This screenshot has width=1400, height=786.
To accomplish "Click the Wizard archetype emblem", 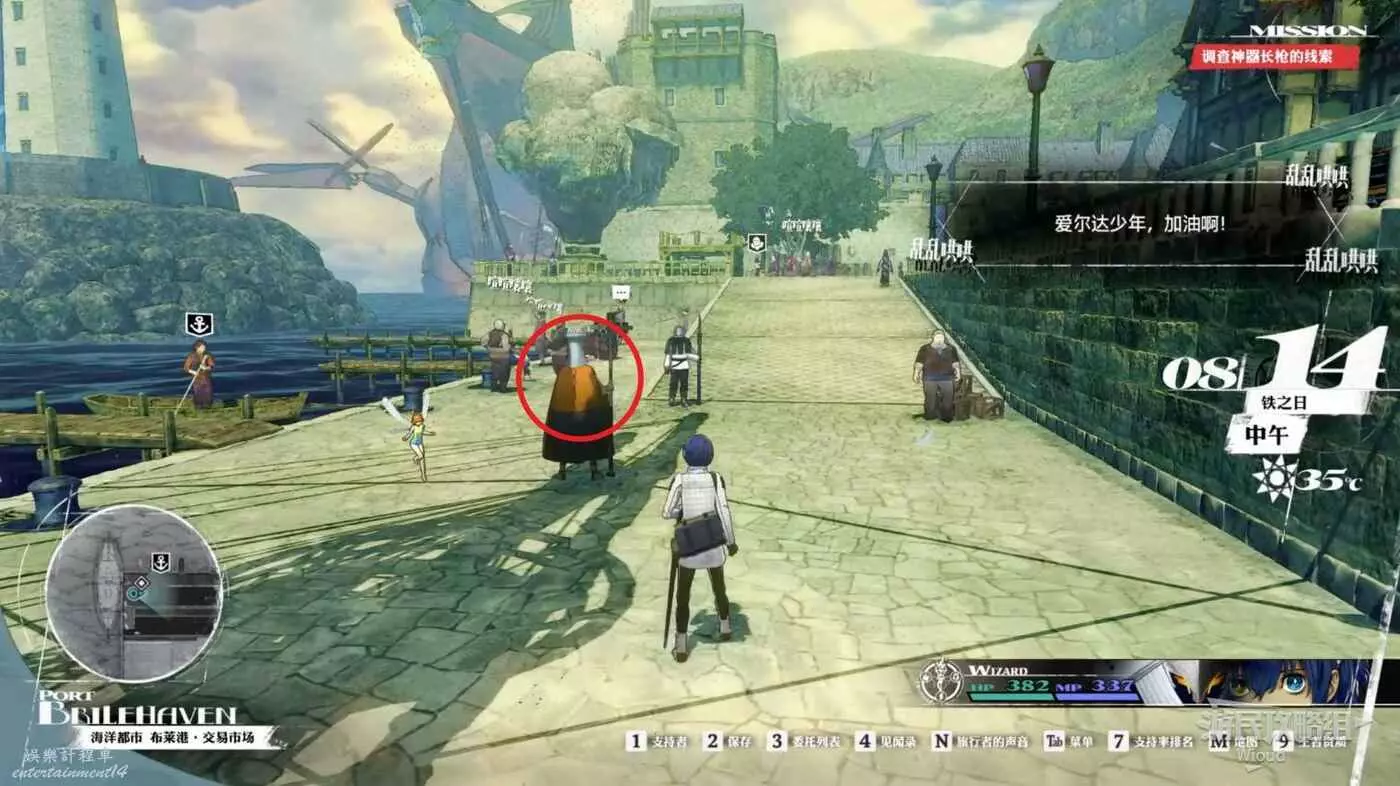I will pos(940,681).
